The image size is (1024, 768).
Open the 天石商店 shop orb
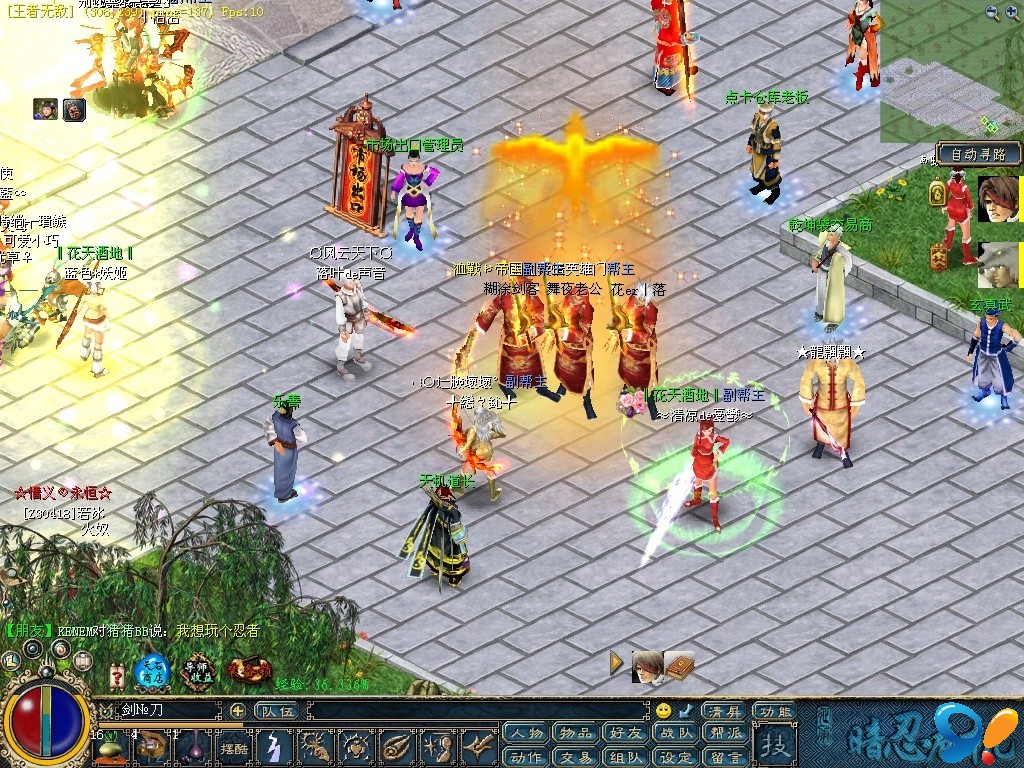click(153, 670)
